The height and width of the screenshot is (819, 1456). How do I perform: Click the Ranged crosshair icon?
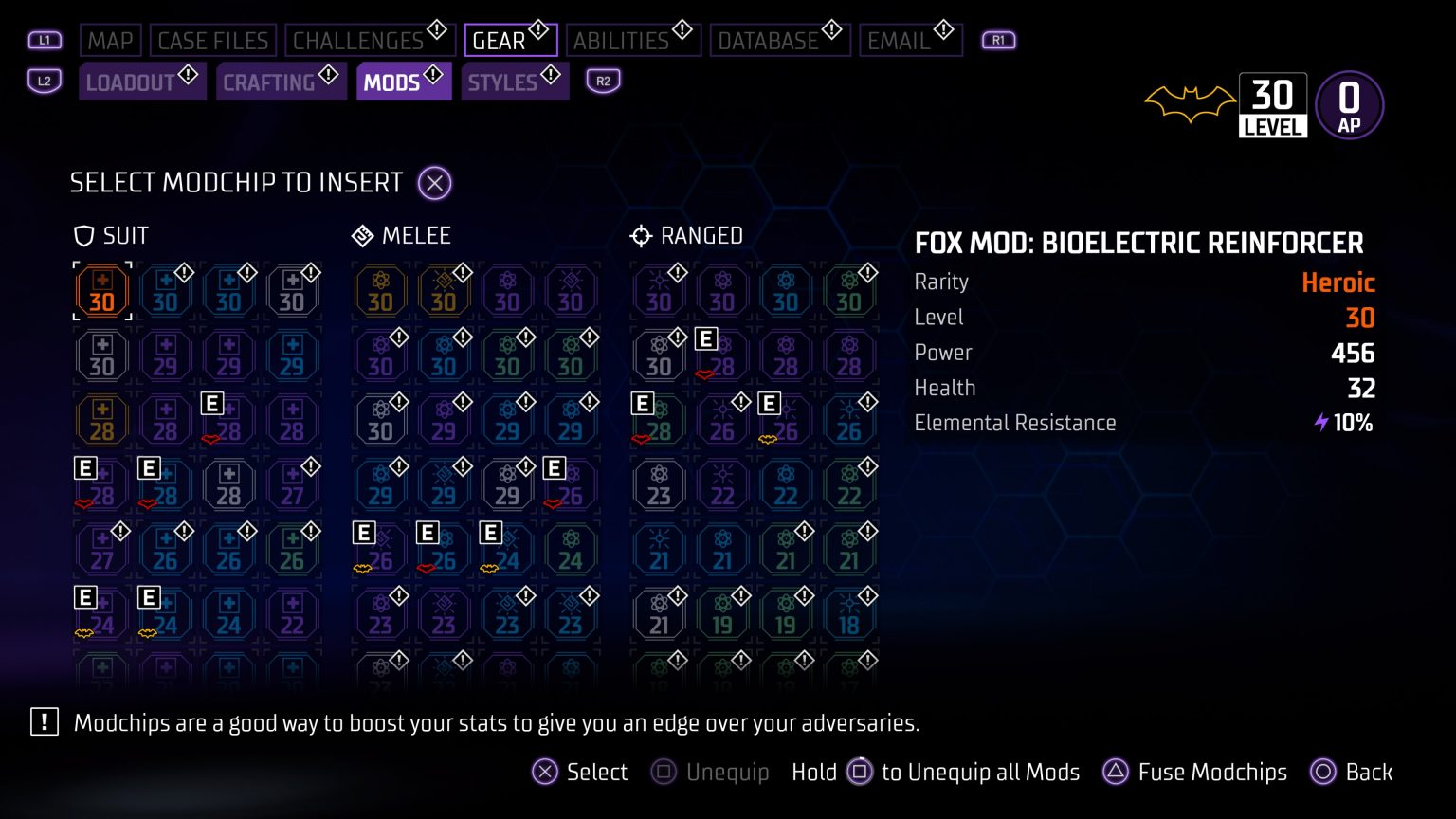(641, 235)
